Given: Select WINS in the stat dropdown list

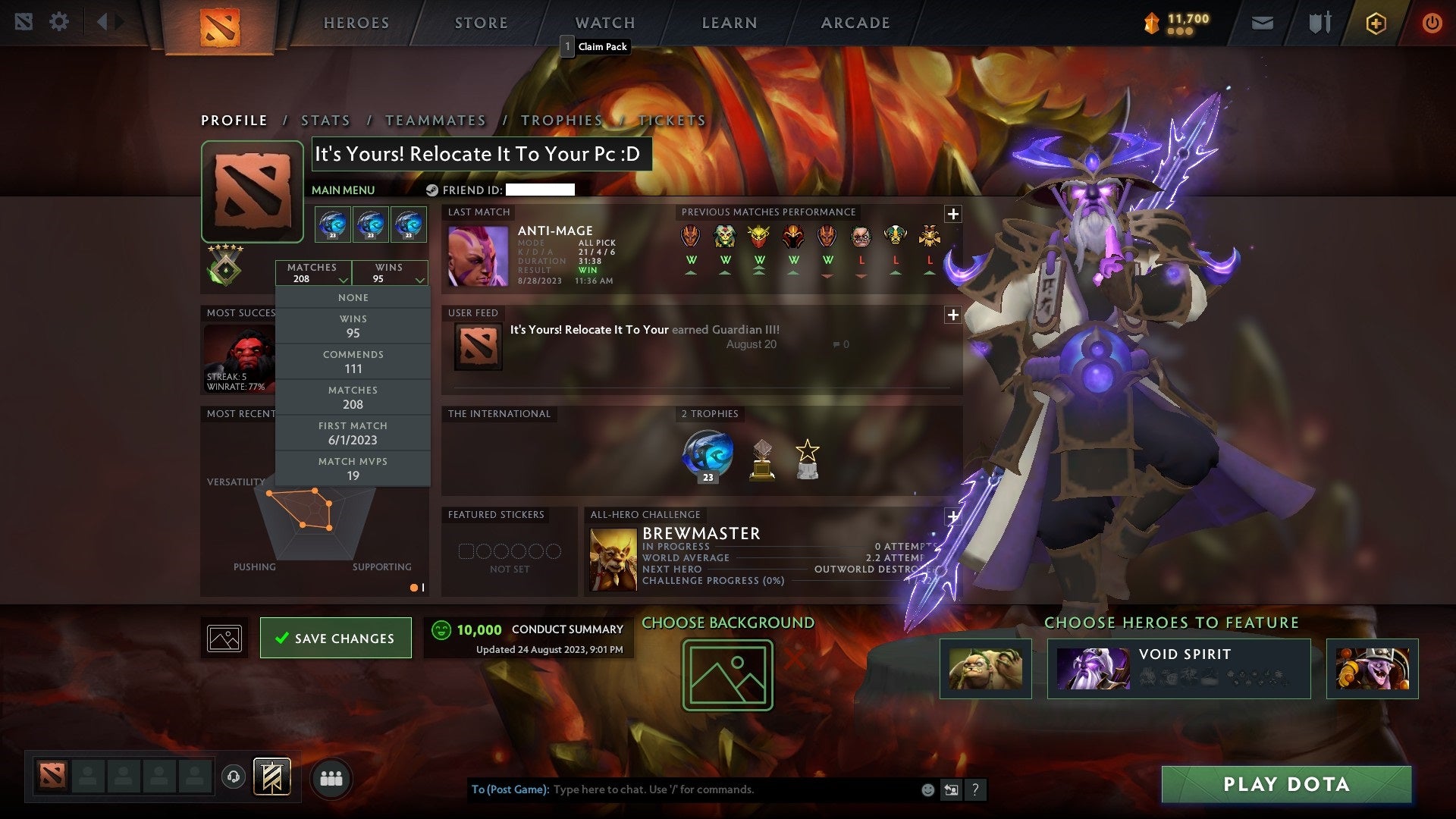Looking at the screenshot, I should (353, 325).
